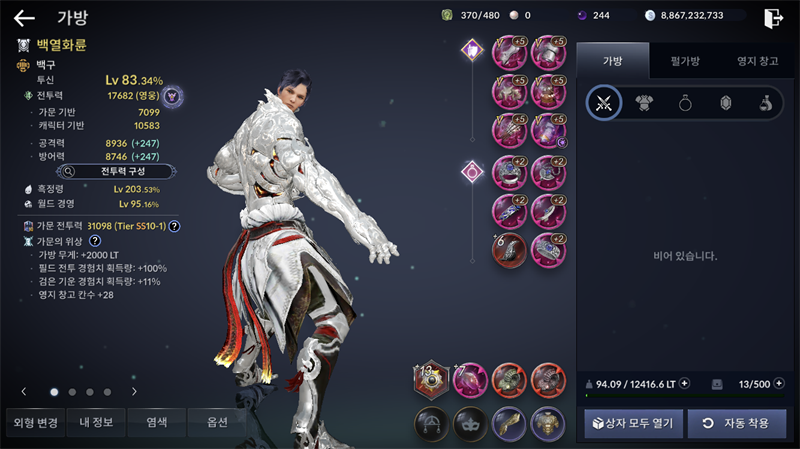
Task: View 내 정보 character info
Action: pyautogui.click(x=98, y=423)
